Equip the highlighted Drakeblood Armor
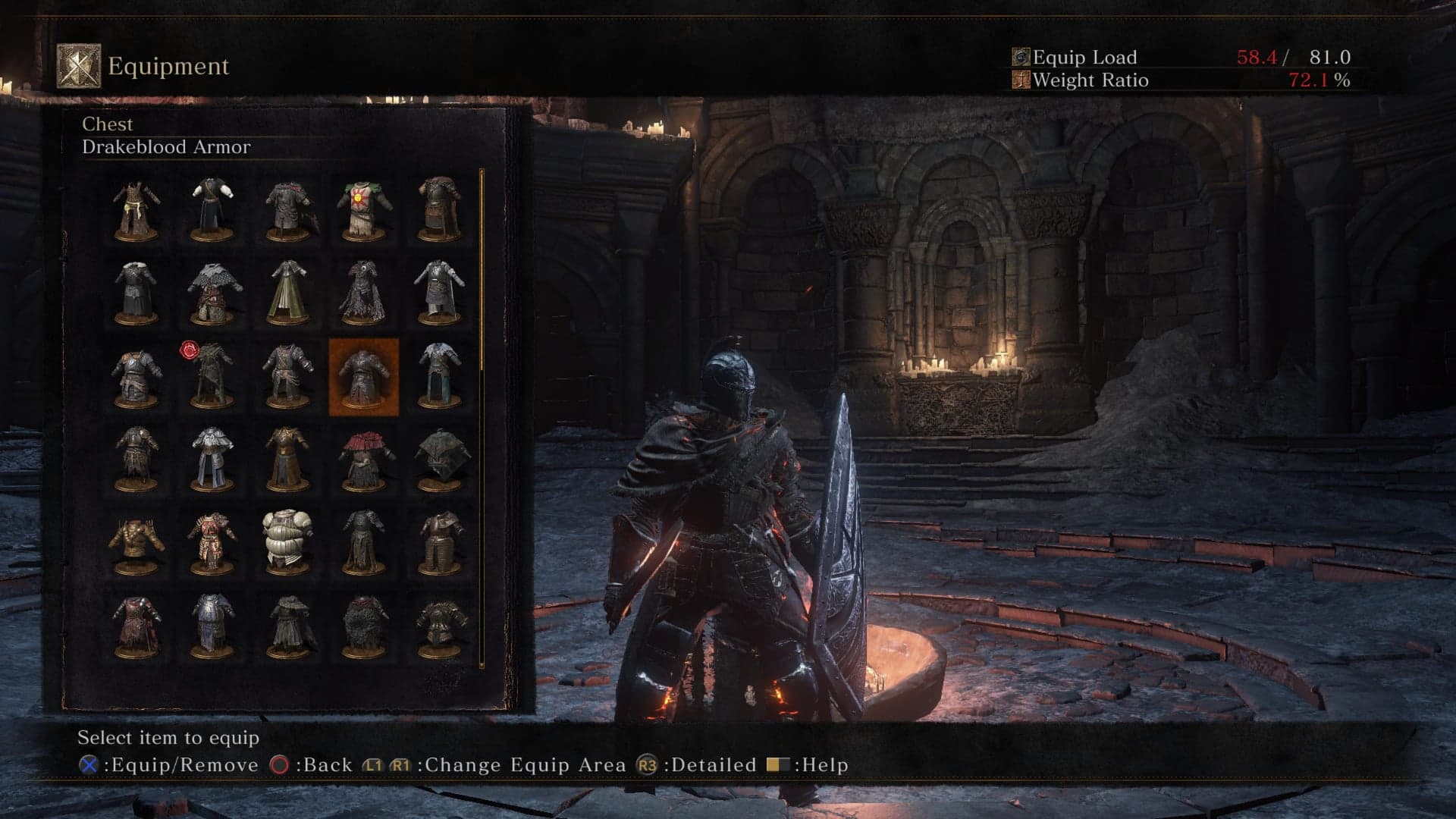The image size is (1456, 819). 363,376
